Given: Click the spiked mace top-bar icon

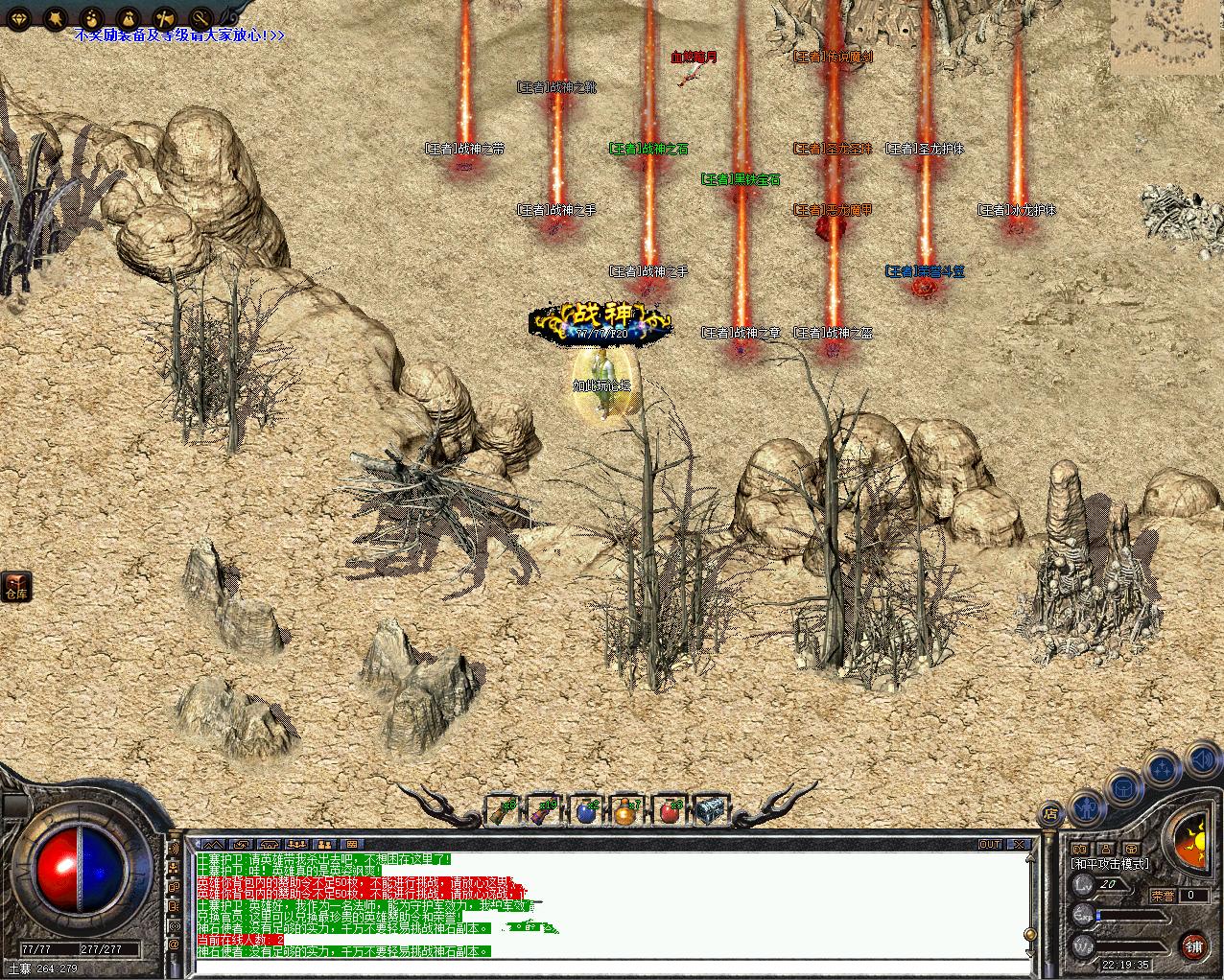Looking at the screenshot, I should (56, 18).
